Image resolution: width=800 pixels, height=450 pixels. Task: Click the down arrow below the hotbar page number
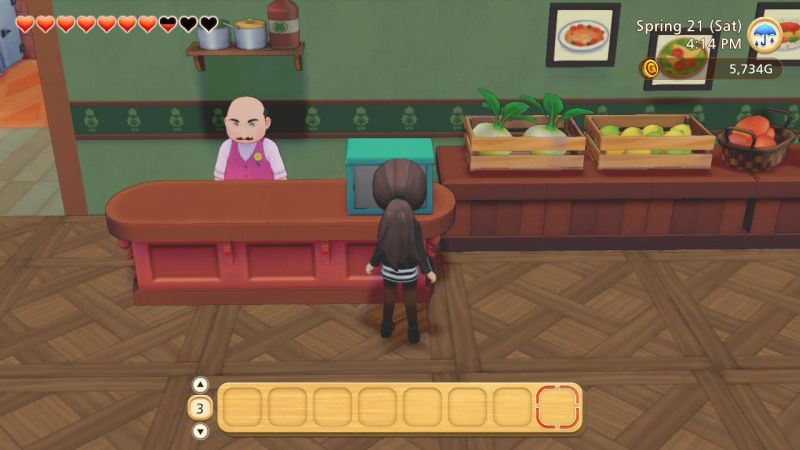(200, 431)
